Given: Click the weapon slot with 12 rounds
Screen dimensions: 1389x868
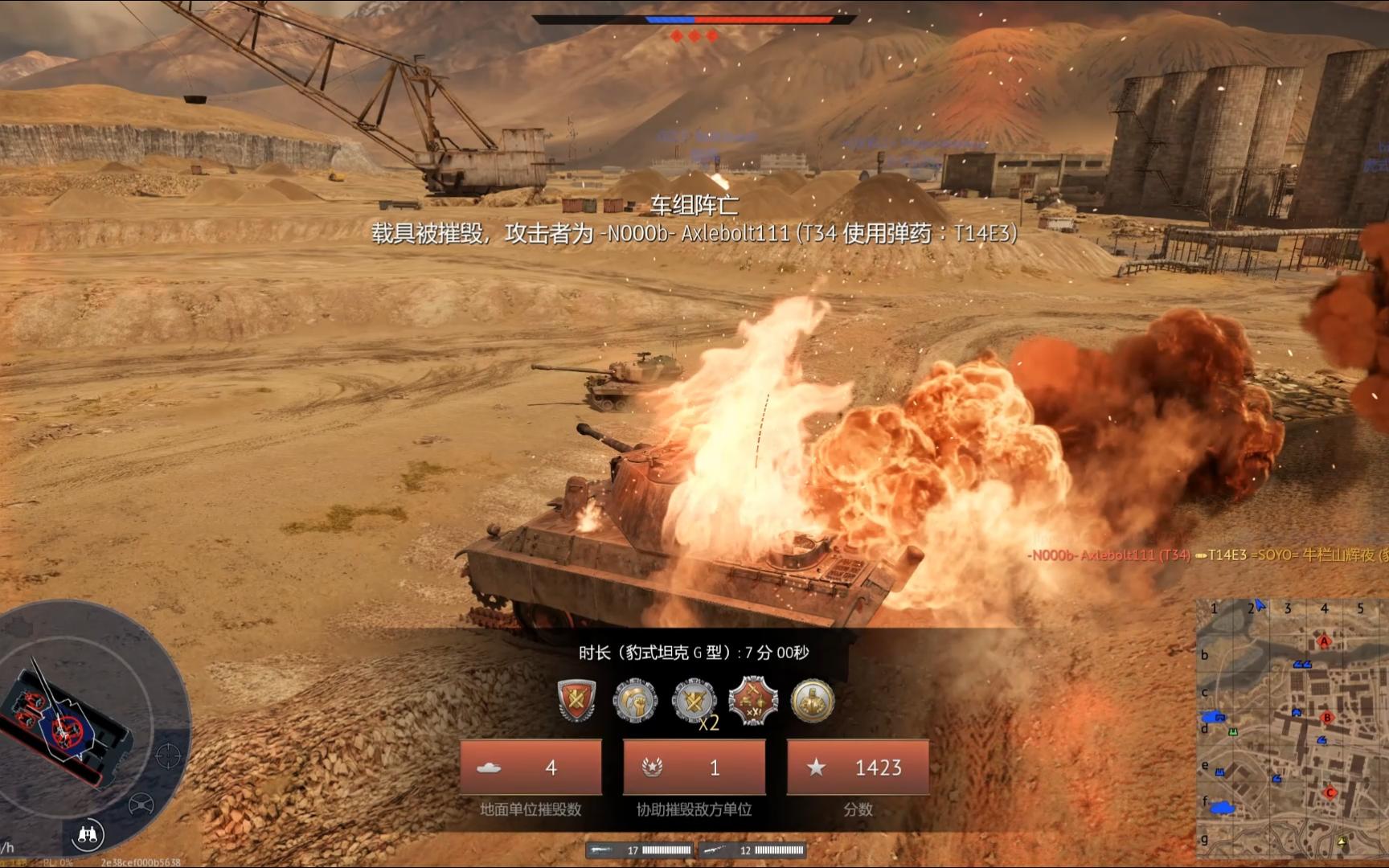Looking at the screenshot, I should click(x=752, y=850).
